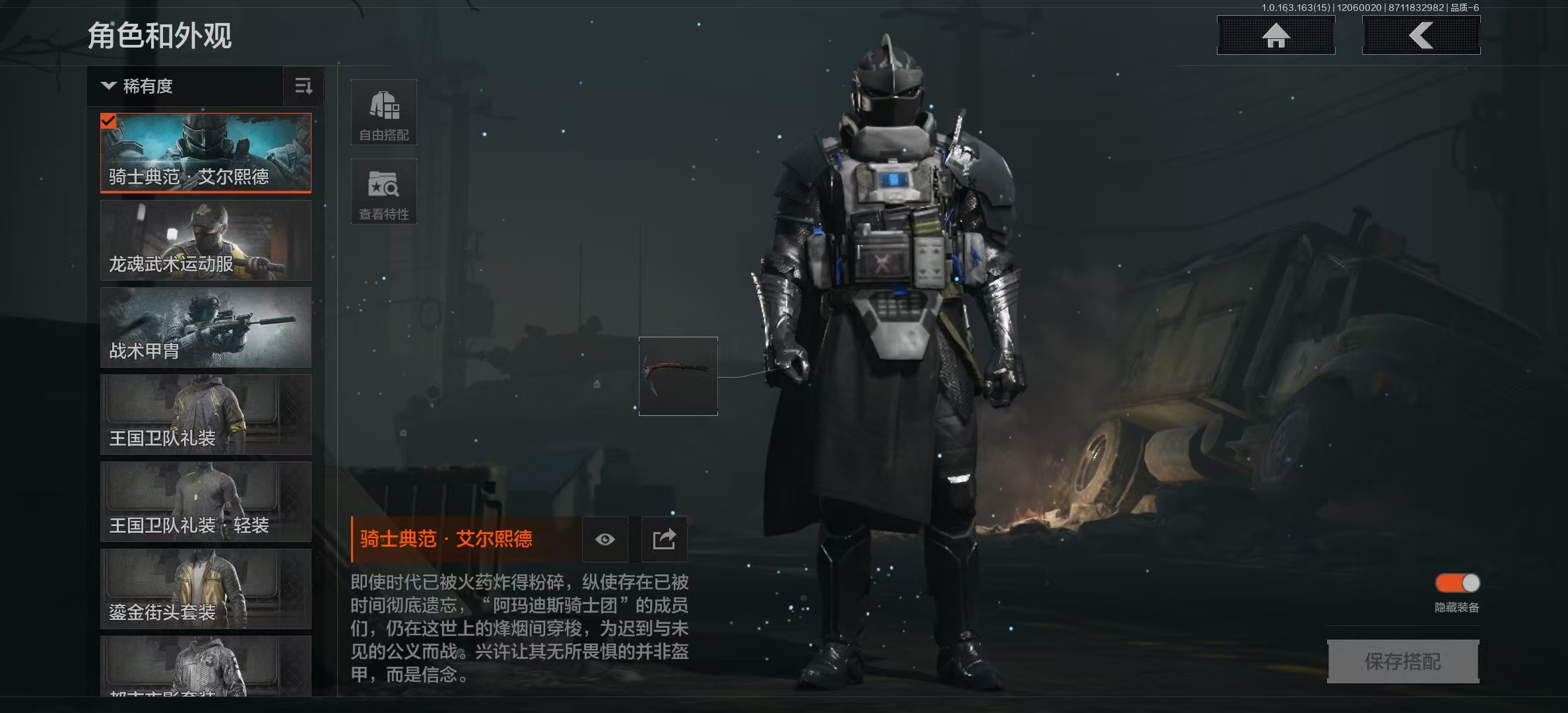Click the pickaxe melee weapon slot
The image size is (1568, 713).
678,376
